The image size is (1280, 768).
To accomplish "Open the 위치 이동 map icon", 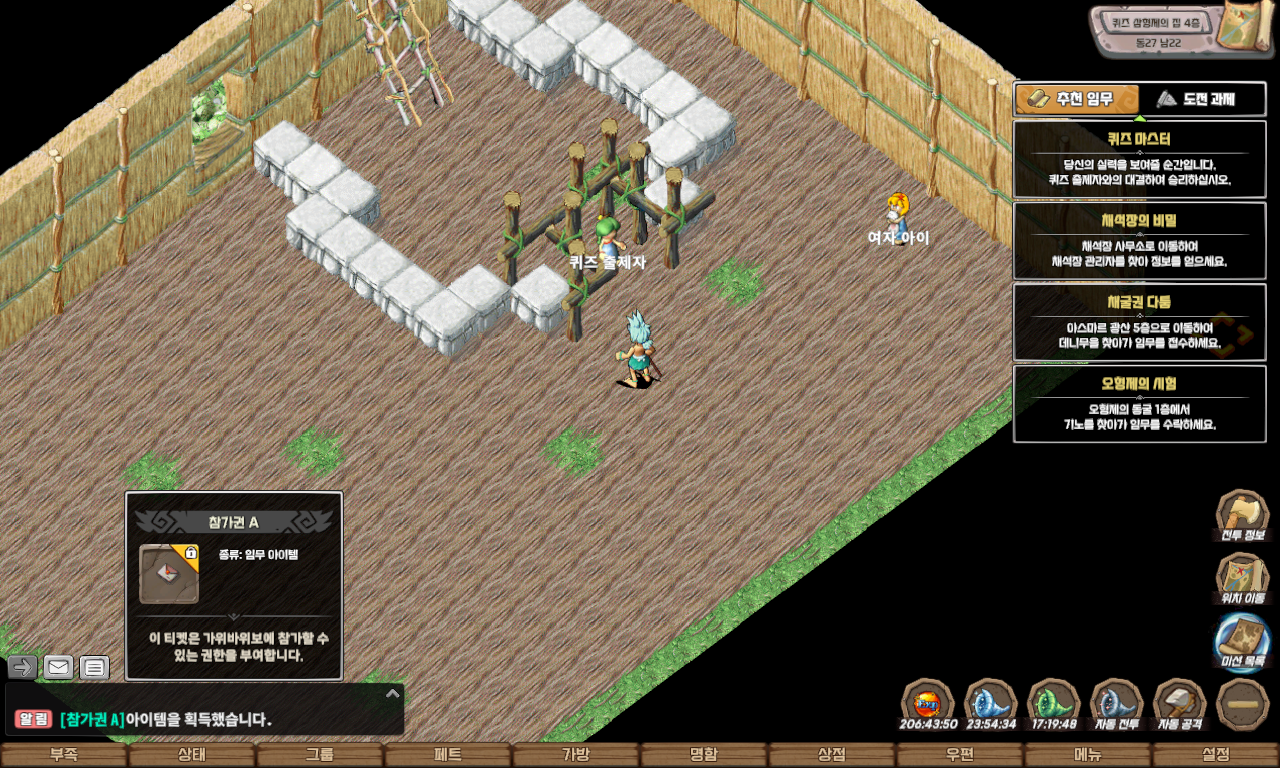I will (1241, 579).
